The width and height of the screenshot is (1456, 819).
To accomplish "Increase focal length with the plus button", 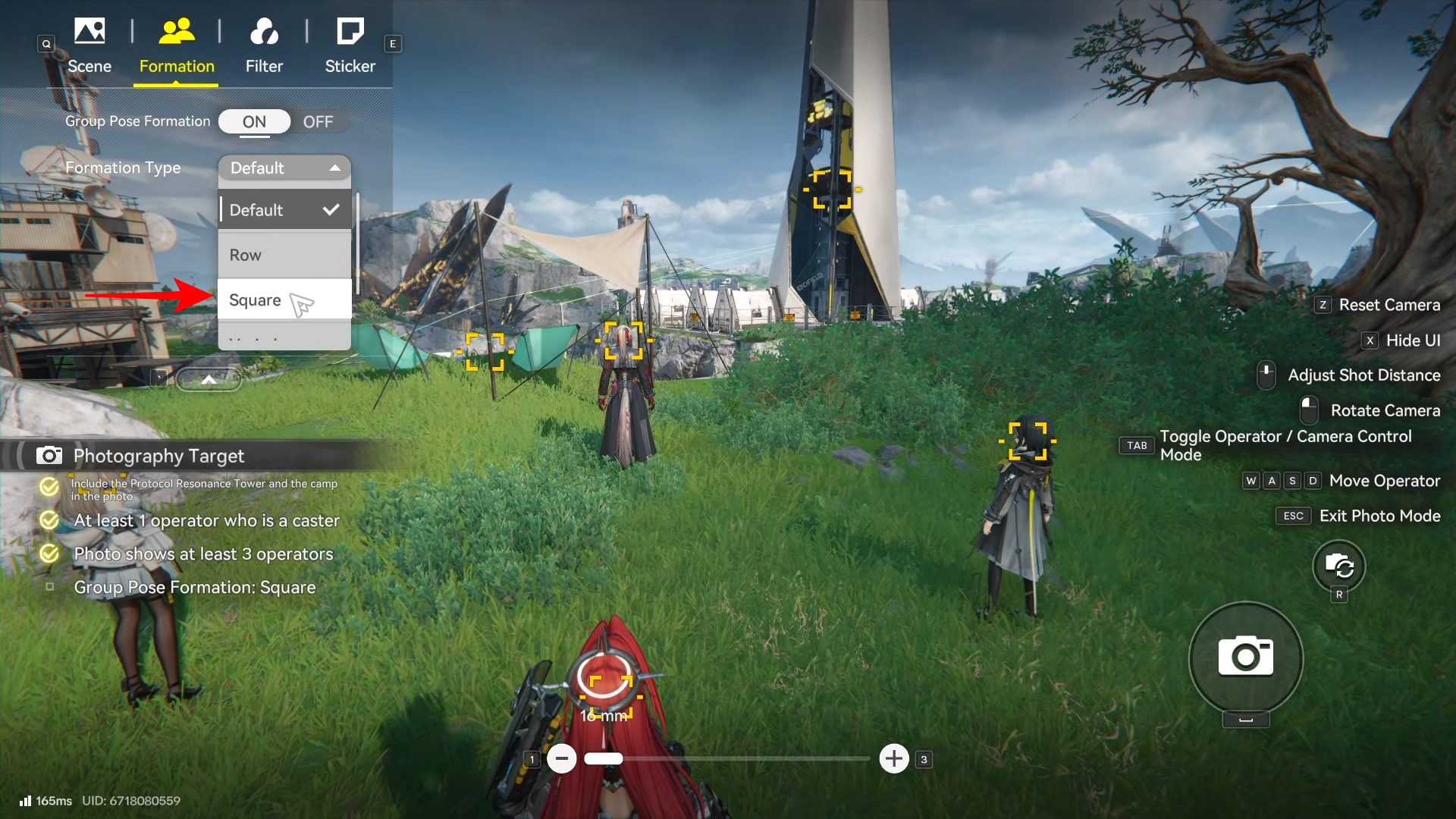I will 894,758.
